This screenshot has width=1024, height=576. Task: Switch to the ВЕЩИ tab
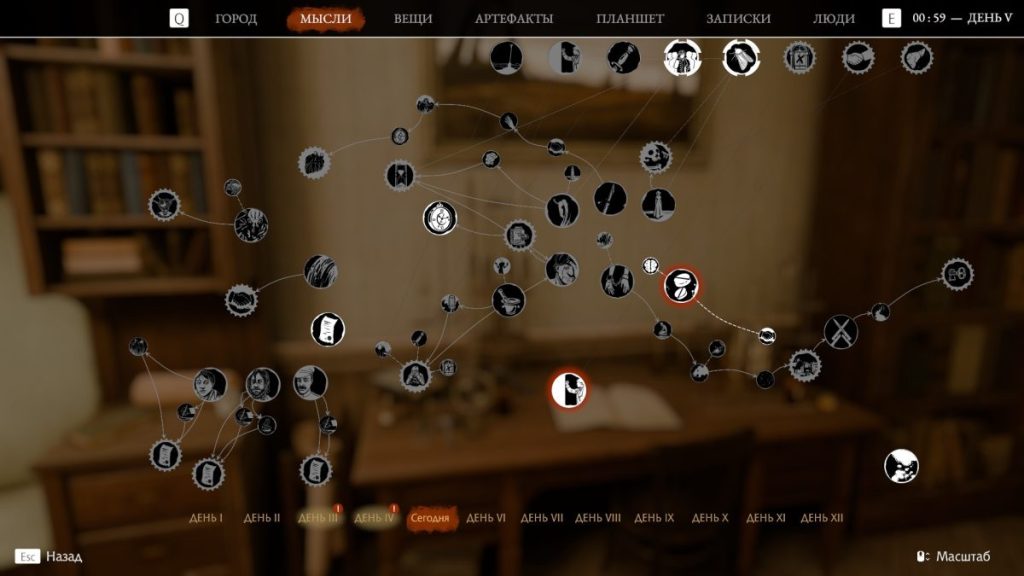(413, 18)
